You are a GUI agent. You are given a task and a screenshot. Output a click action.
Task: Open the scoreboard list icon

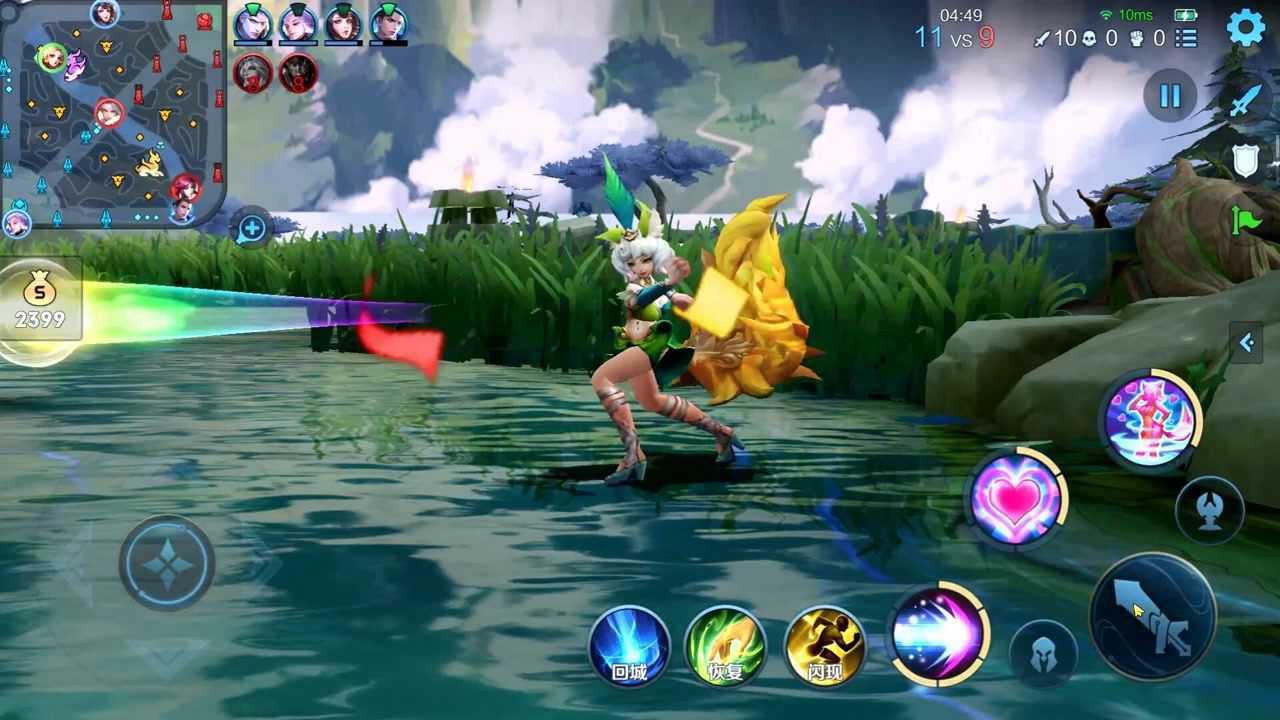(1186, 38)
